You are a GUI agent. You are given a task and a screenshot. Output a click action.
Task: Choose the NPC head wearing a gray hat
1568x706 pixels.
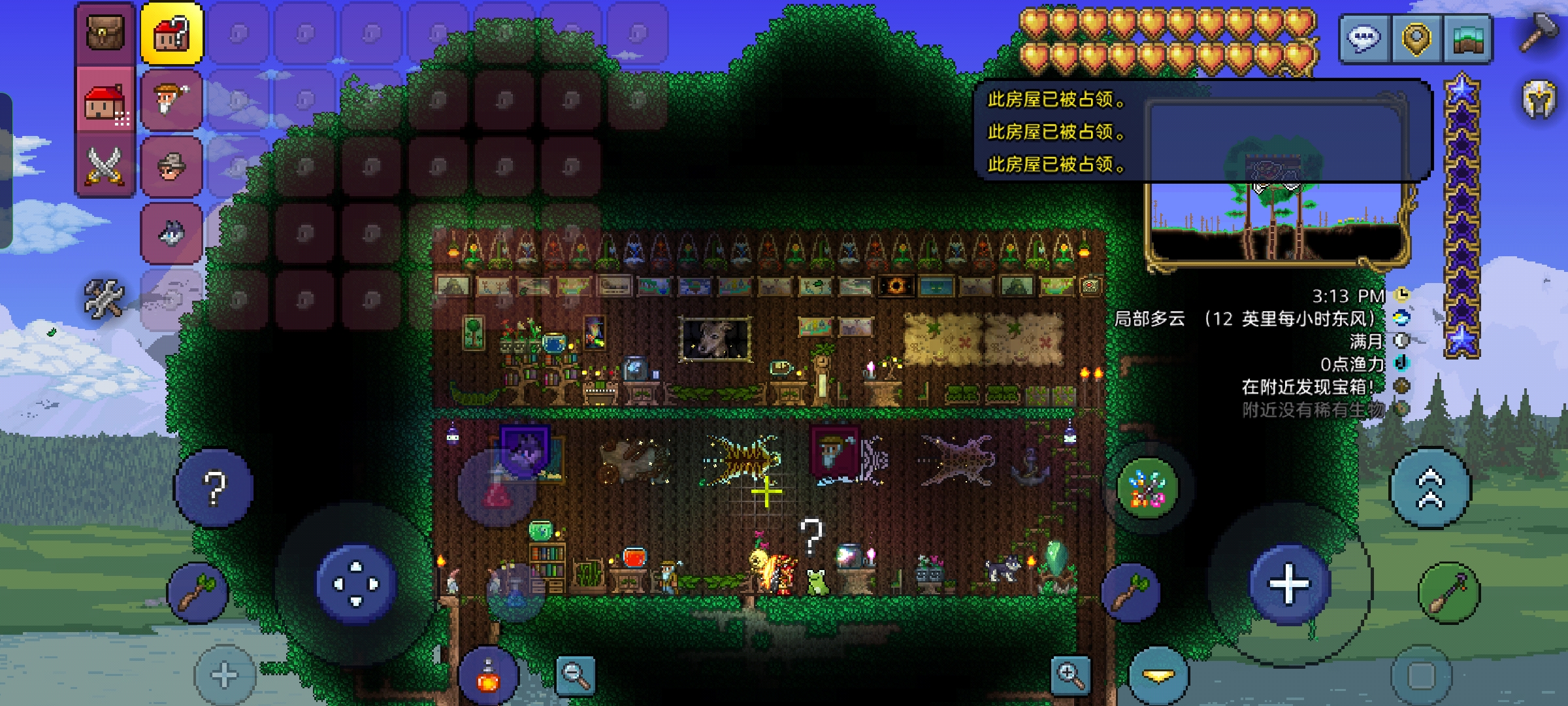tap(172, 167)
